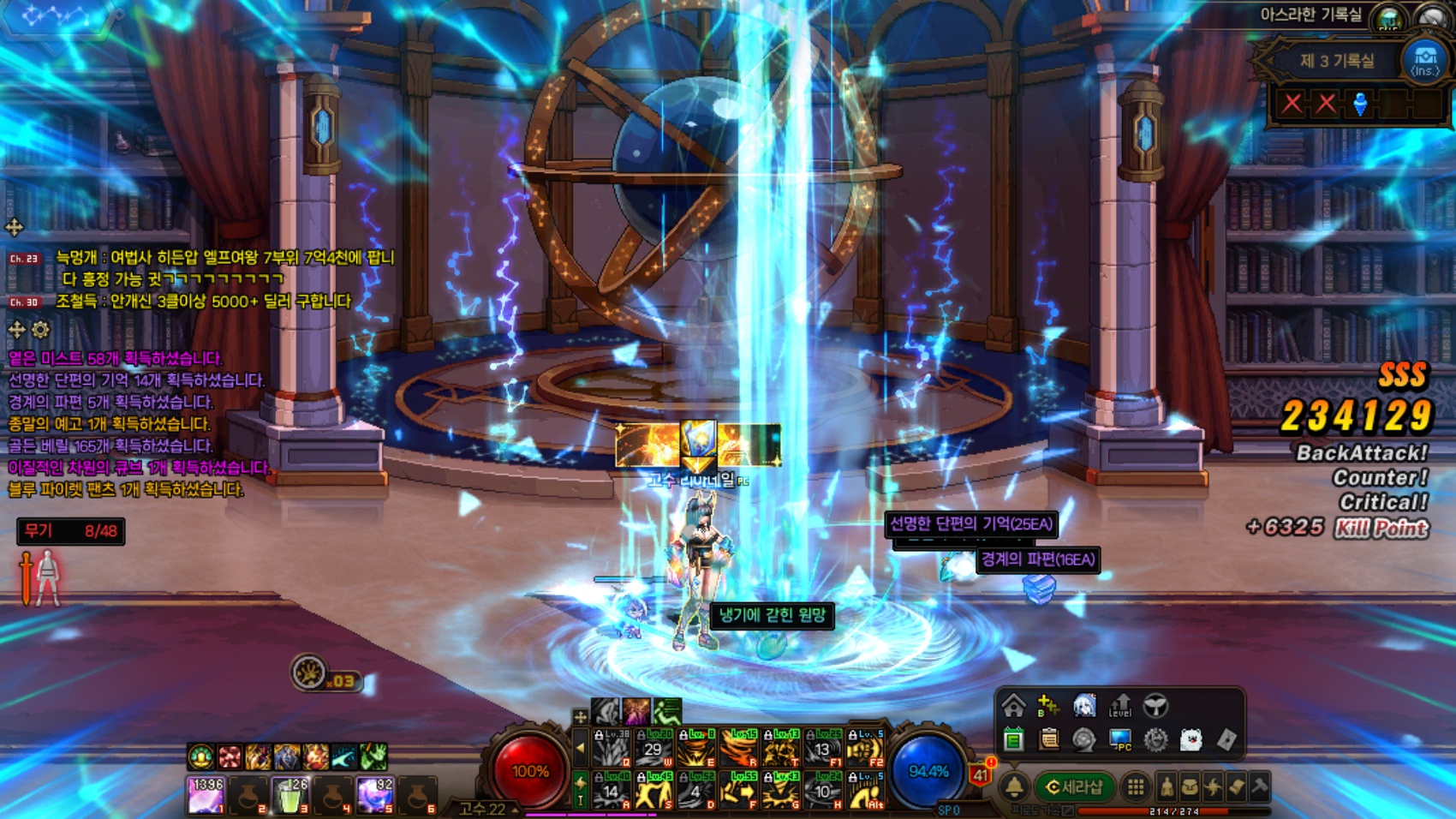The width and height of the screenshot is (1456, 819).
Task: Click the blue treasure chest Ins. button
Action: (x=1424, y=61)
